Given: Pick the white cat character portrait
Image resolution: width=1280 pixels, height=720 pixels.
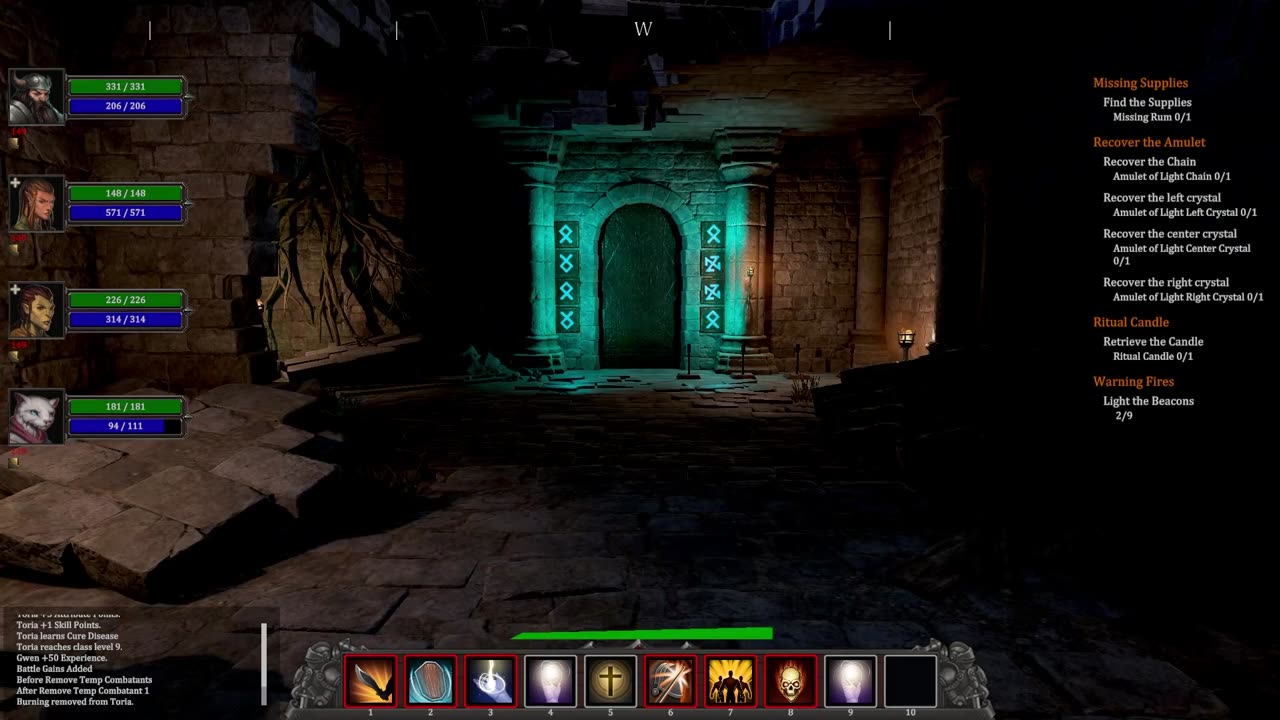Looking at the screenshot, I should click(36, 417).
